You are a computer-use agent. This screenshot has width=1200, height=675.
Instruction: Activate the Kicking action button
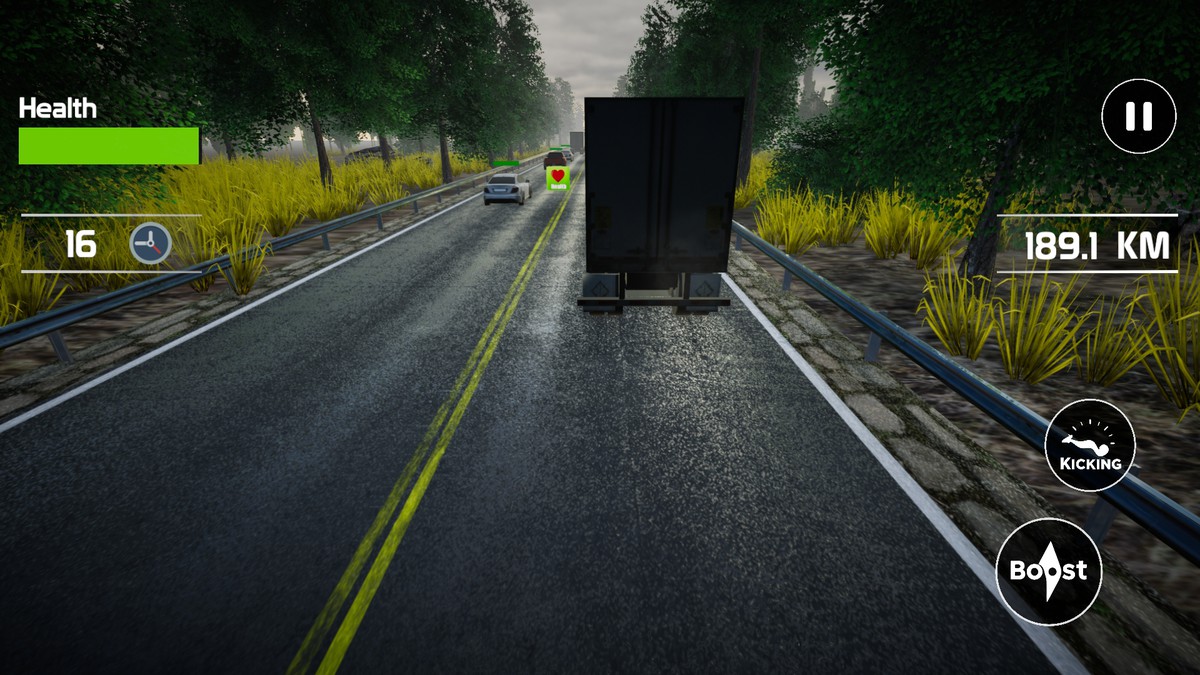click(x=1090, y=445)
